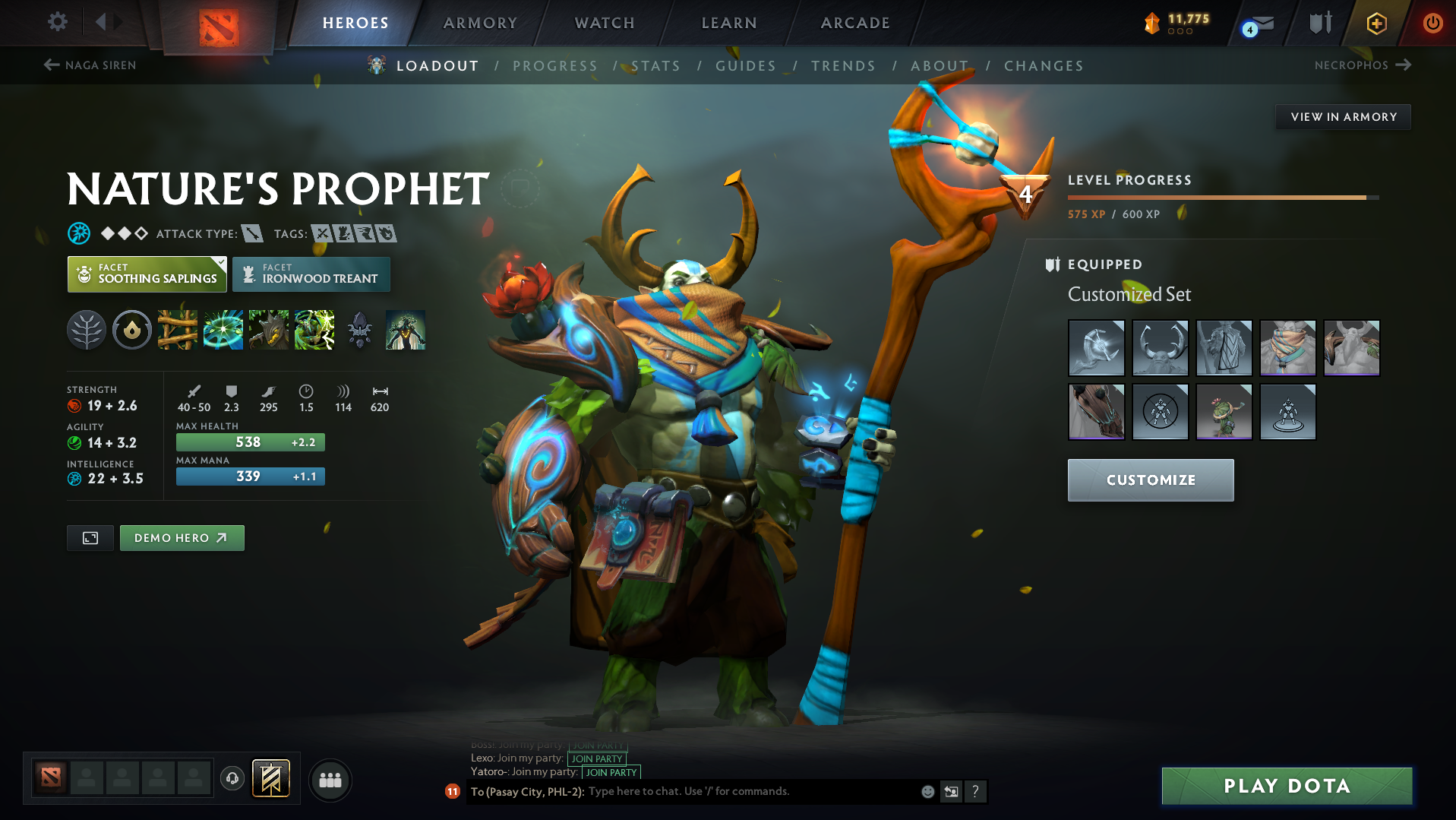The image size is (1456, 820).
Task: Switch to the STATS tab
Action: click(655, 66)
